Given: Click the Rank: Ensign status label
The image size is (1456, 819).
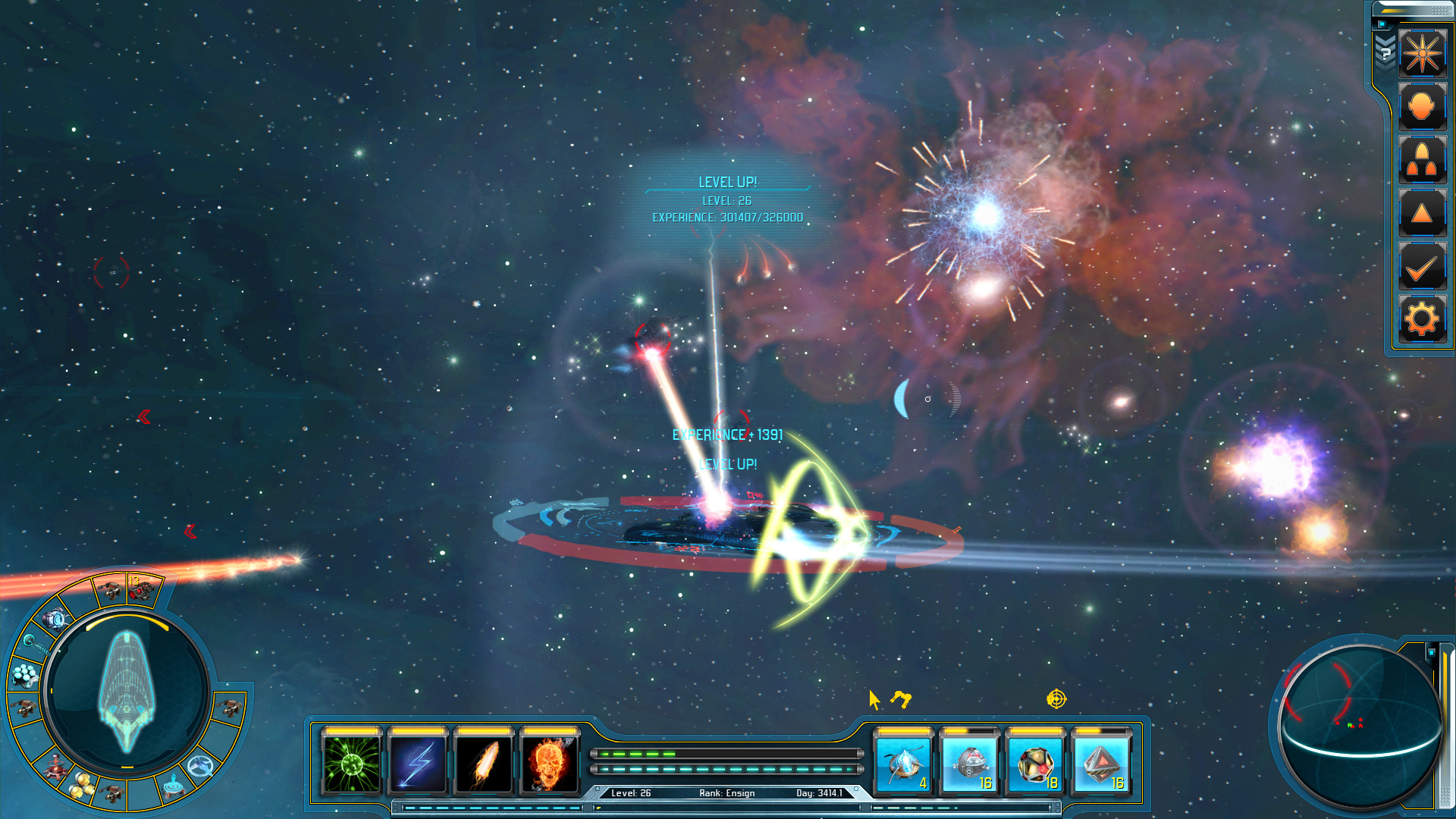Looking at the screenshot, I should click(x=726, y=792).
